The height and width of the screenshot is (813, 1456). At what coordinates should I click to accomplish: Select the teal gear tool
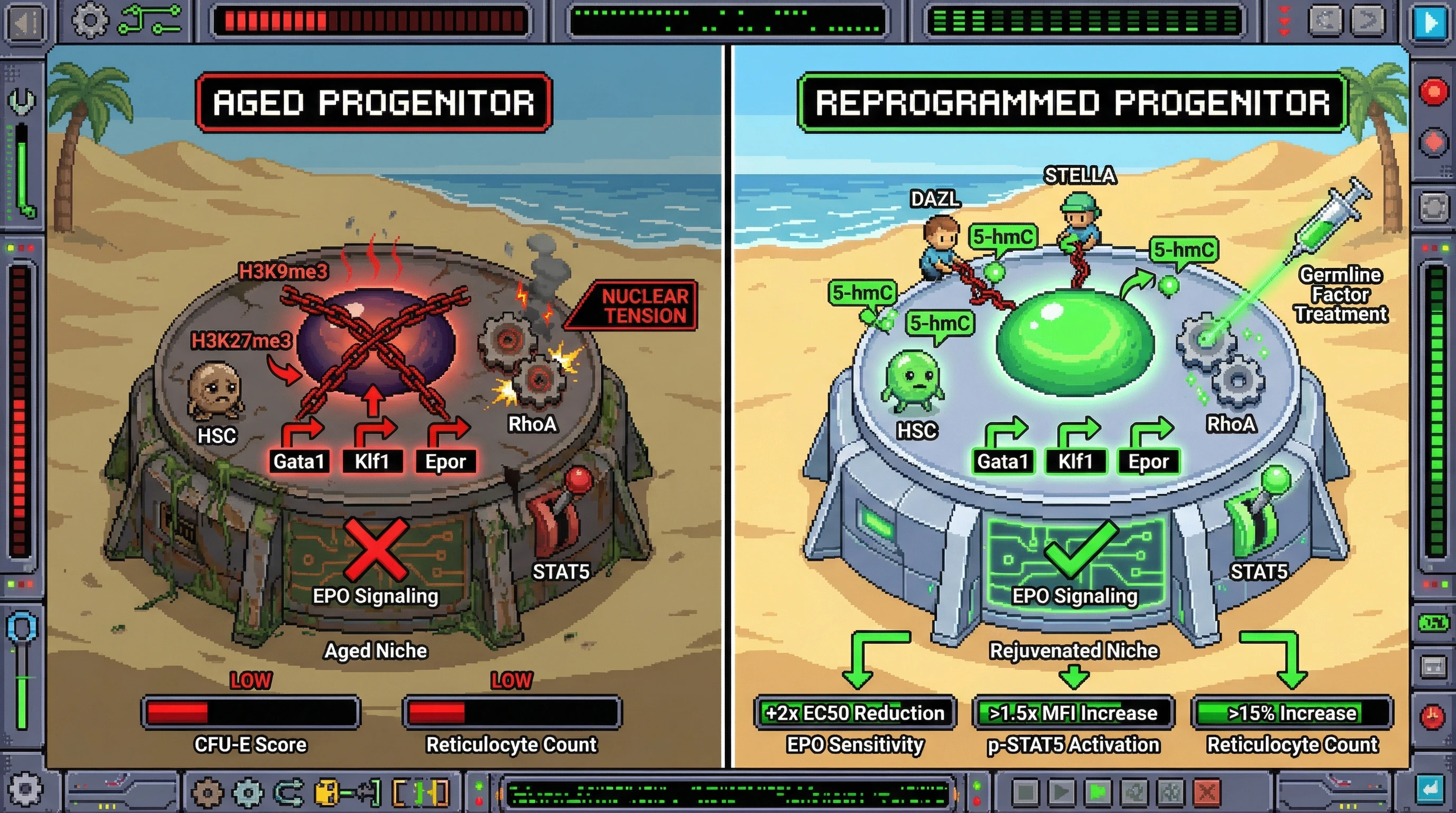[248, 793]
